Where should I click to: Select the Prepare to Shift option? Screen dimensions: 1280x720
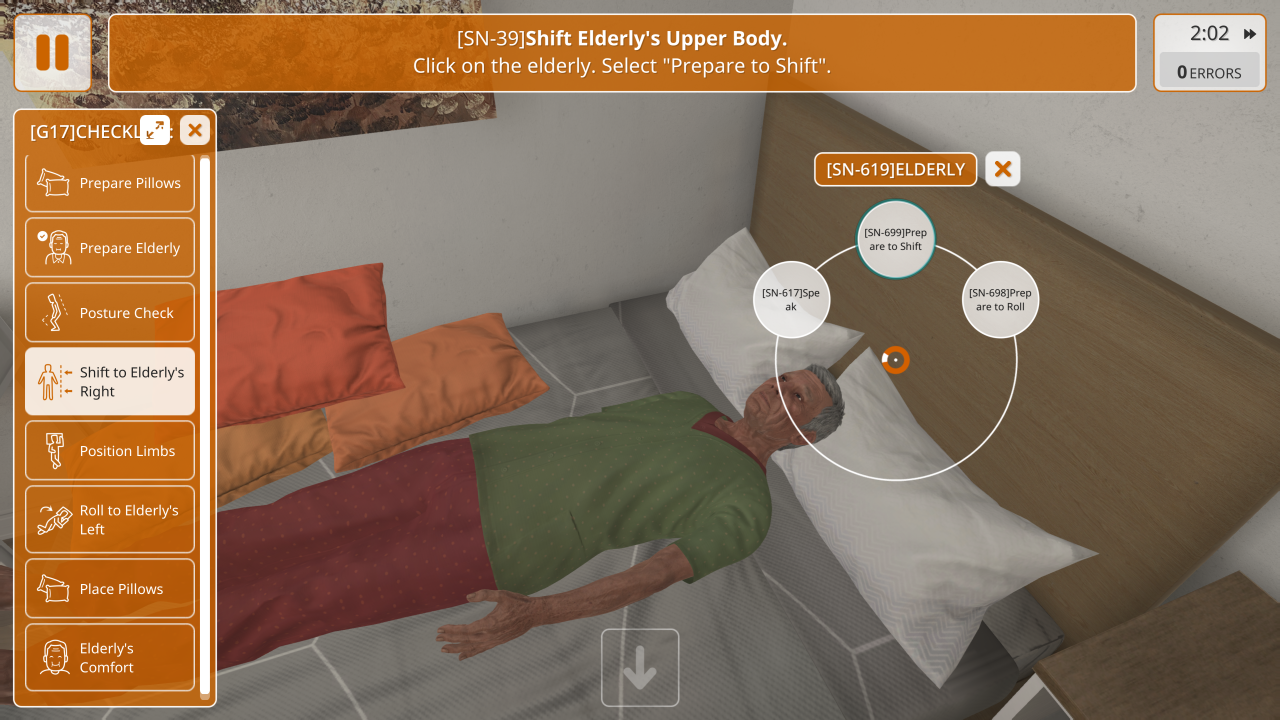(x=895, y=239)
